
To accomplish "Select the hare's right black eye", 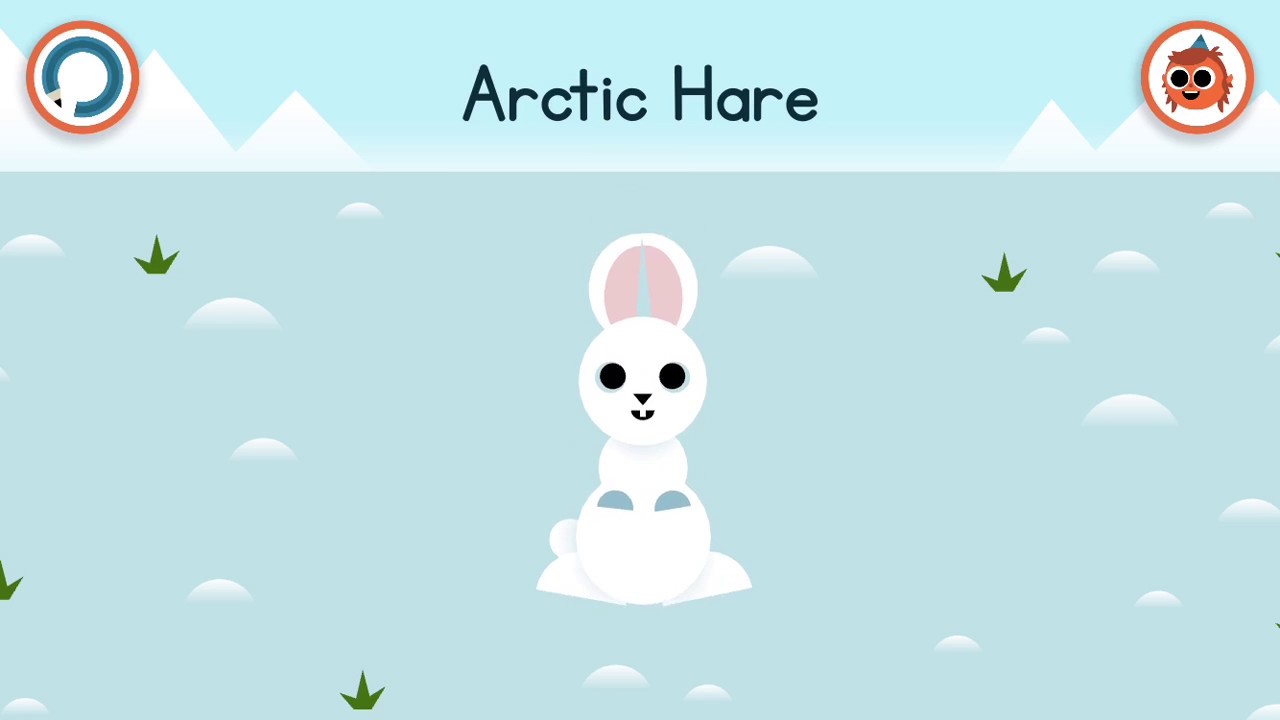I will pyautogui.click(x=671, y=376).
